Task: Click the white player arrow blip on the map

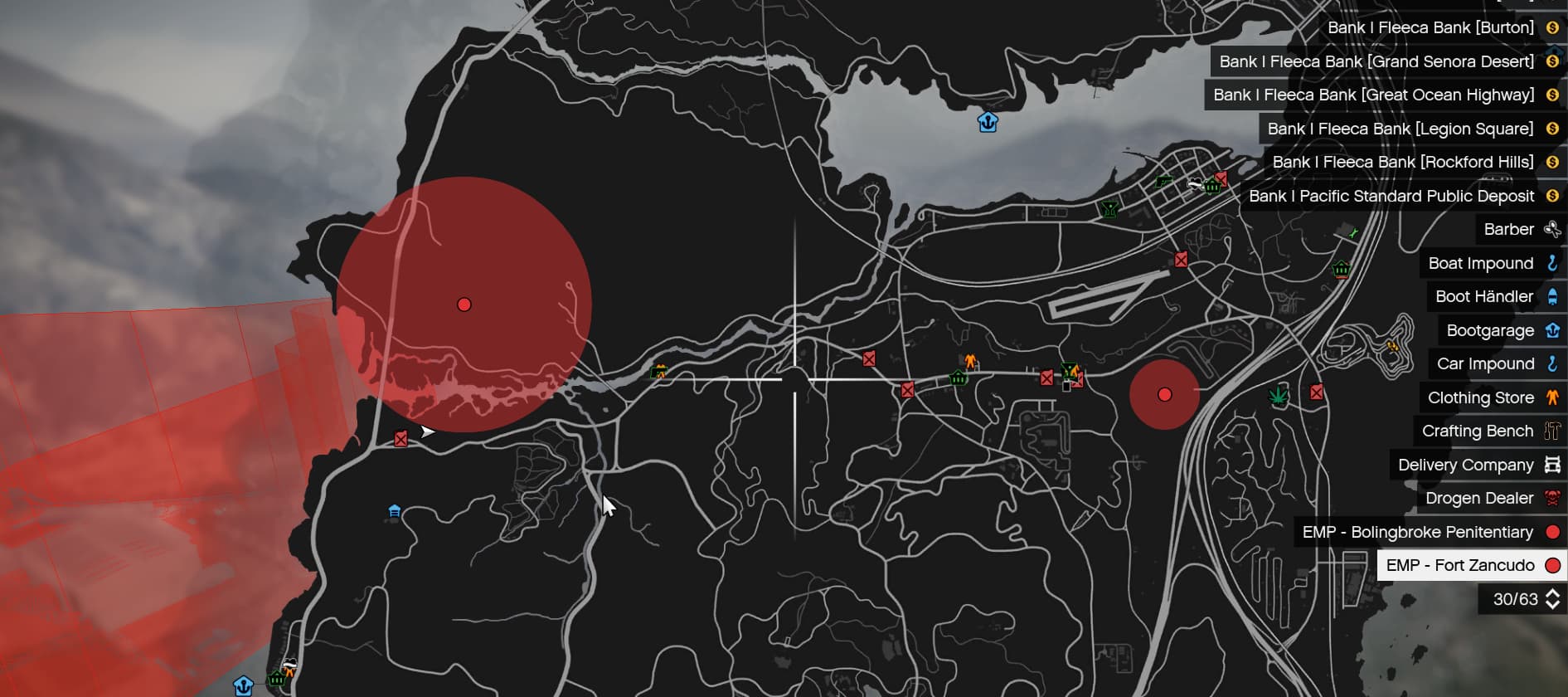Action: 427,431
